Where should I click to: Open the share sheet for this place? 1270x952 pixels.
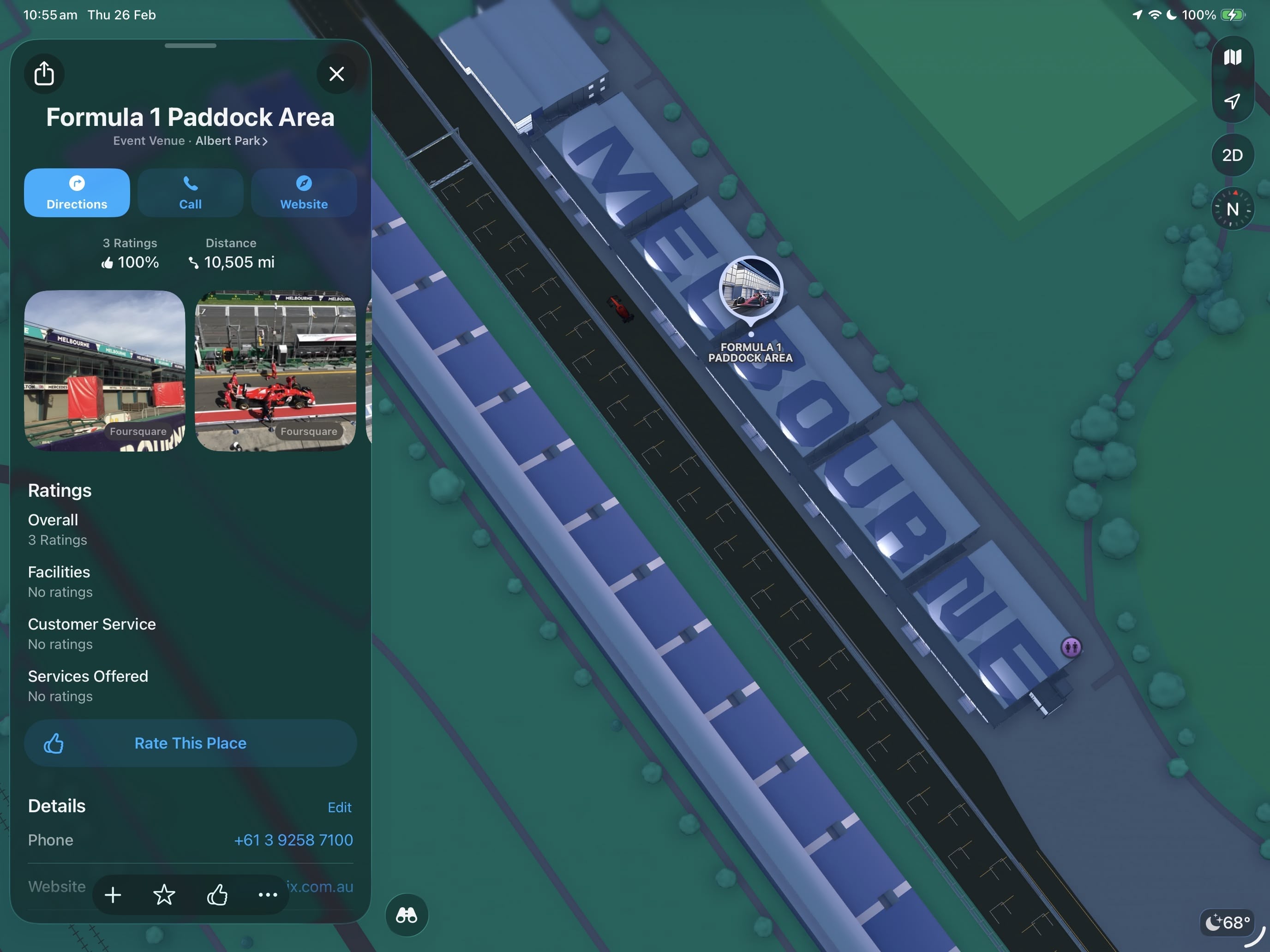pyautogui.click(x=44, y=73)
